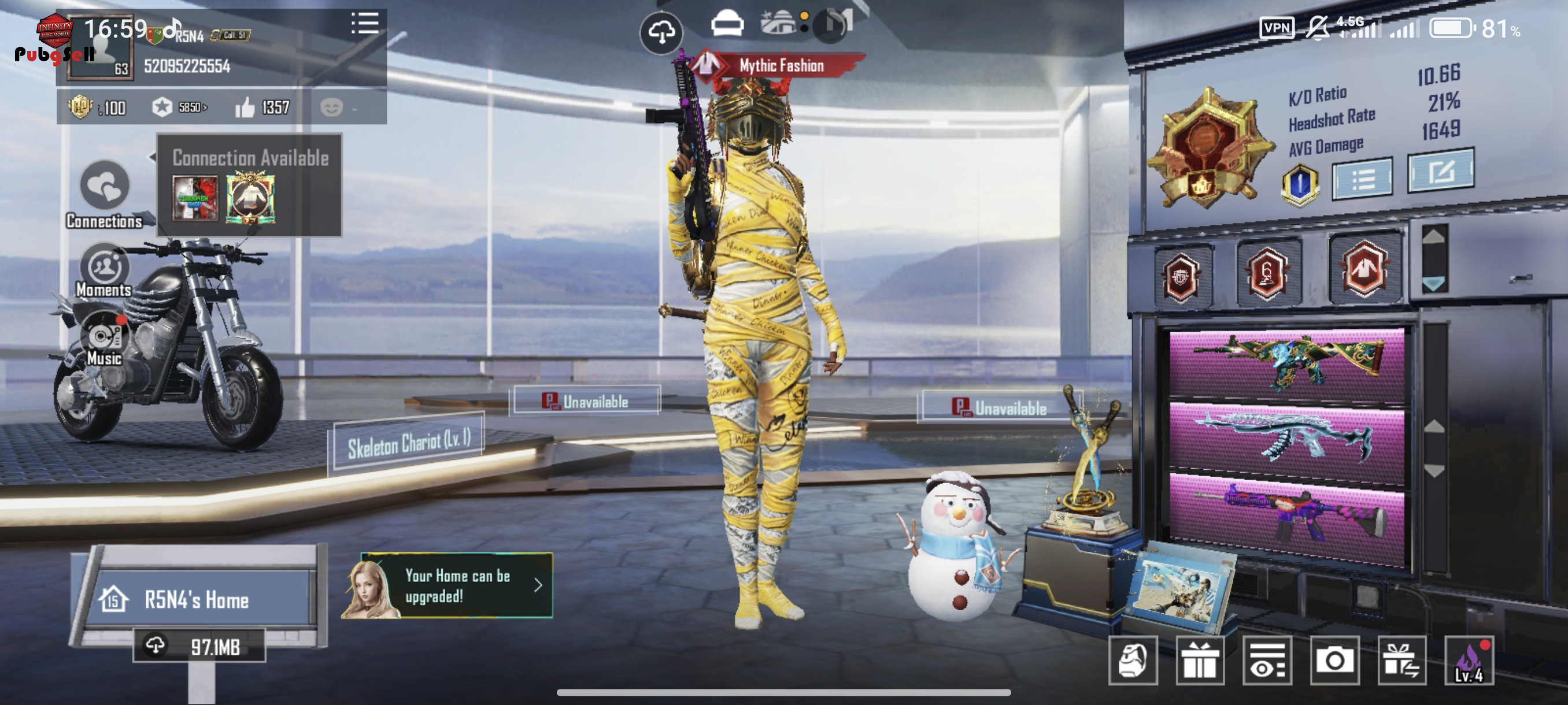
Task: Open the gift box icon
Action: coord(1199,661)
